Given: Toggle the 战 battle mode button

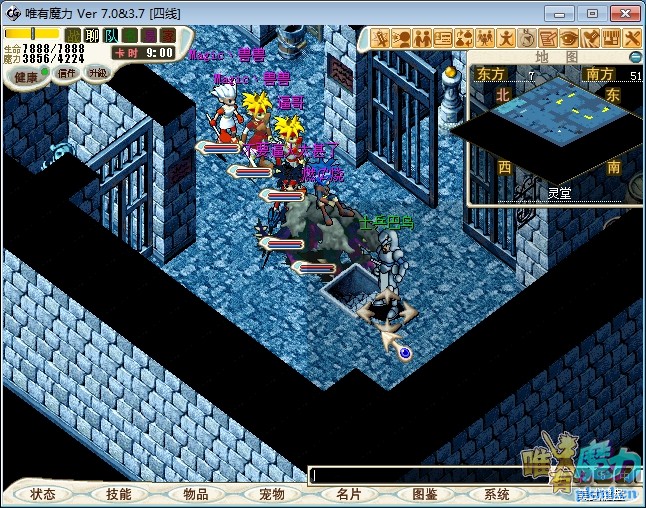Looking at the screenshot, I should pos(73,35).
